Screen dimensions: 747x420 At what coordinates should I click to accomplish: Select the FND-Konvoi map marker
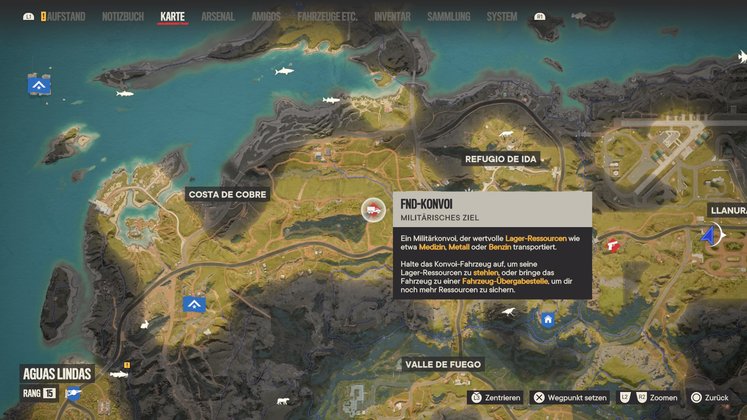(372, 209)
